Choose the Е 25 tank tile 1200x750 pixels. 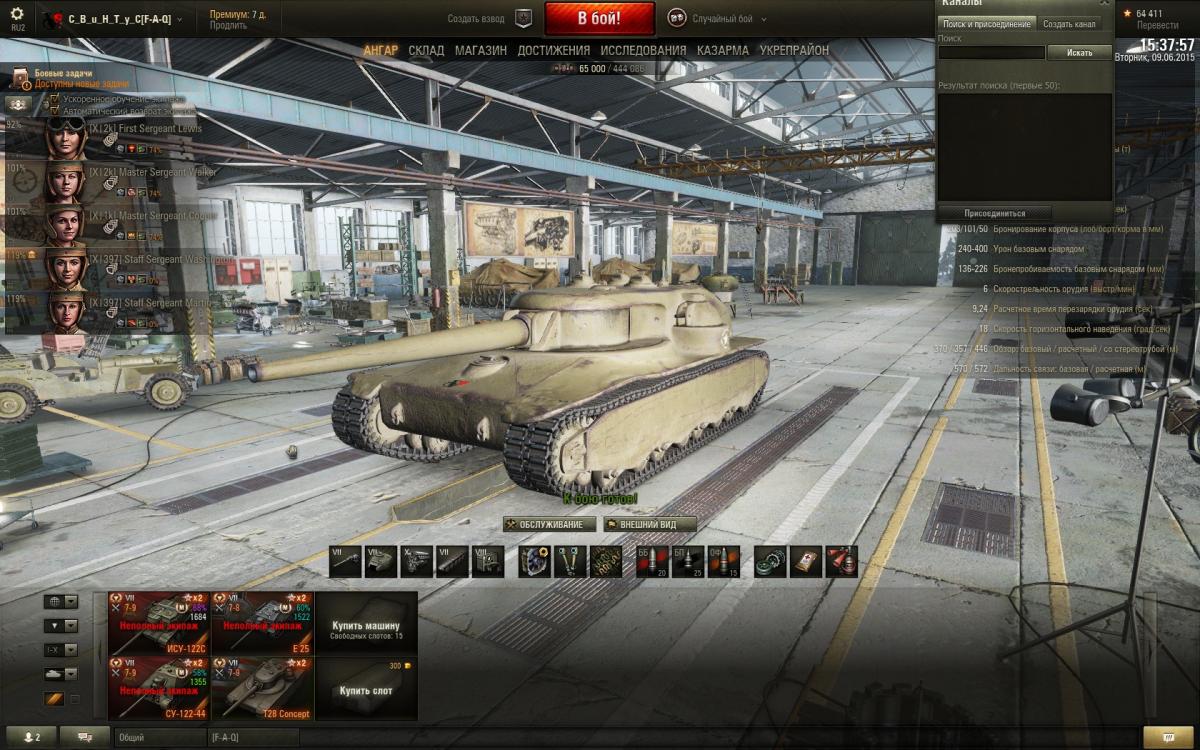click(x=263, y=622)
